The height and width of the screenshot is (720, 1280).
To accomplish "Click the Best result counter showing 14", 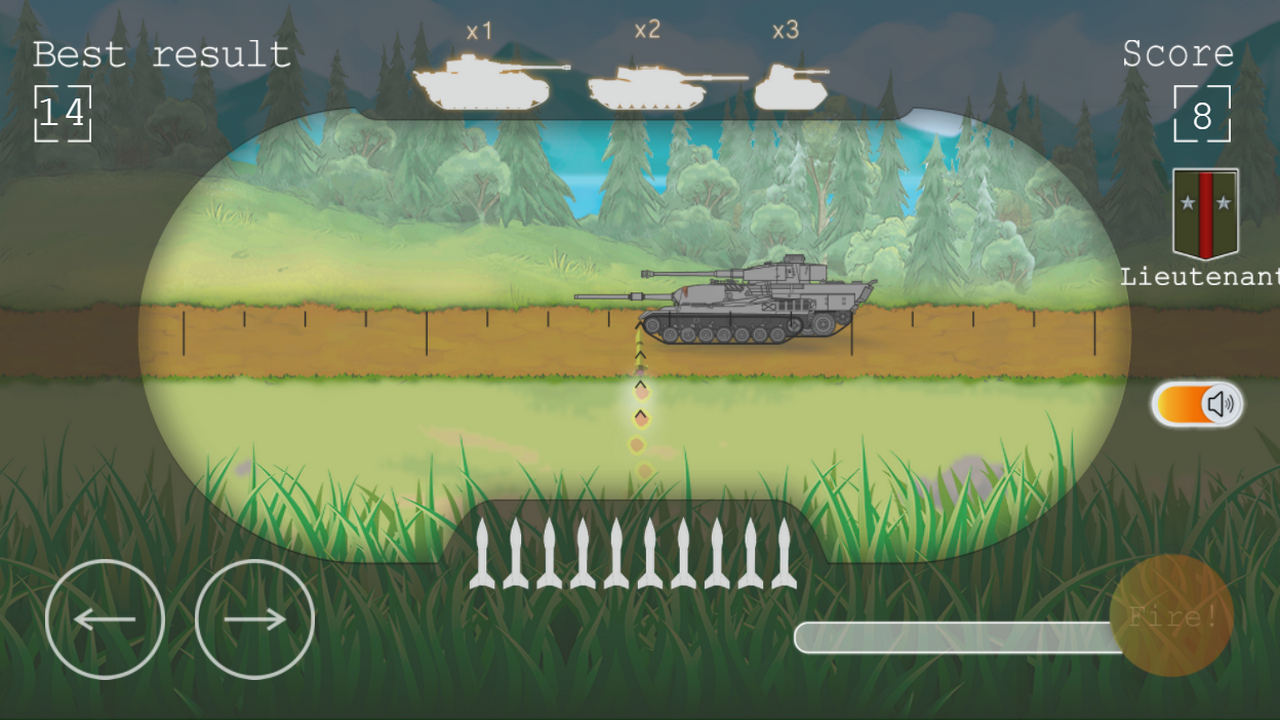I will [63, 113].
